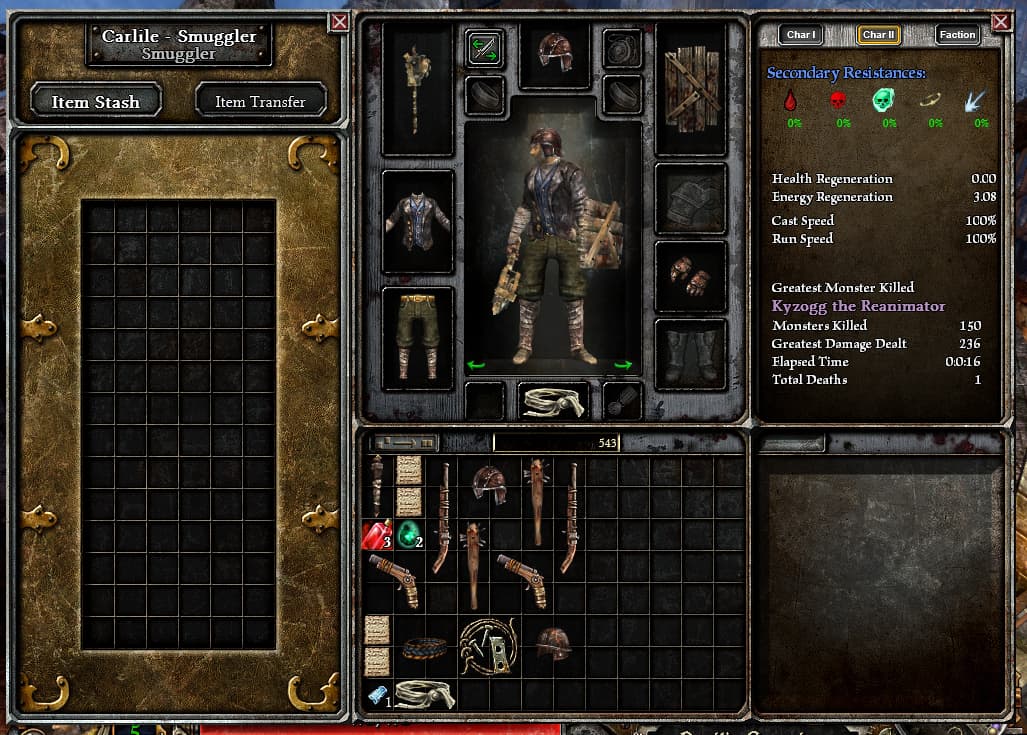Open the Item Stash tab
Image resolution: width=1027 pixels, height=735 pixels.
click(96, 101)
